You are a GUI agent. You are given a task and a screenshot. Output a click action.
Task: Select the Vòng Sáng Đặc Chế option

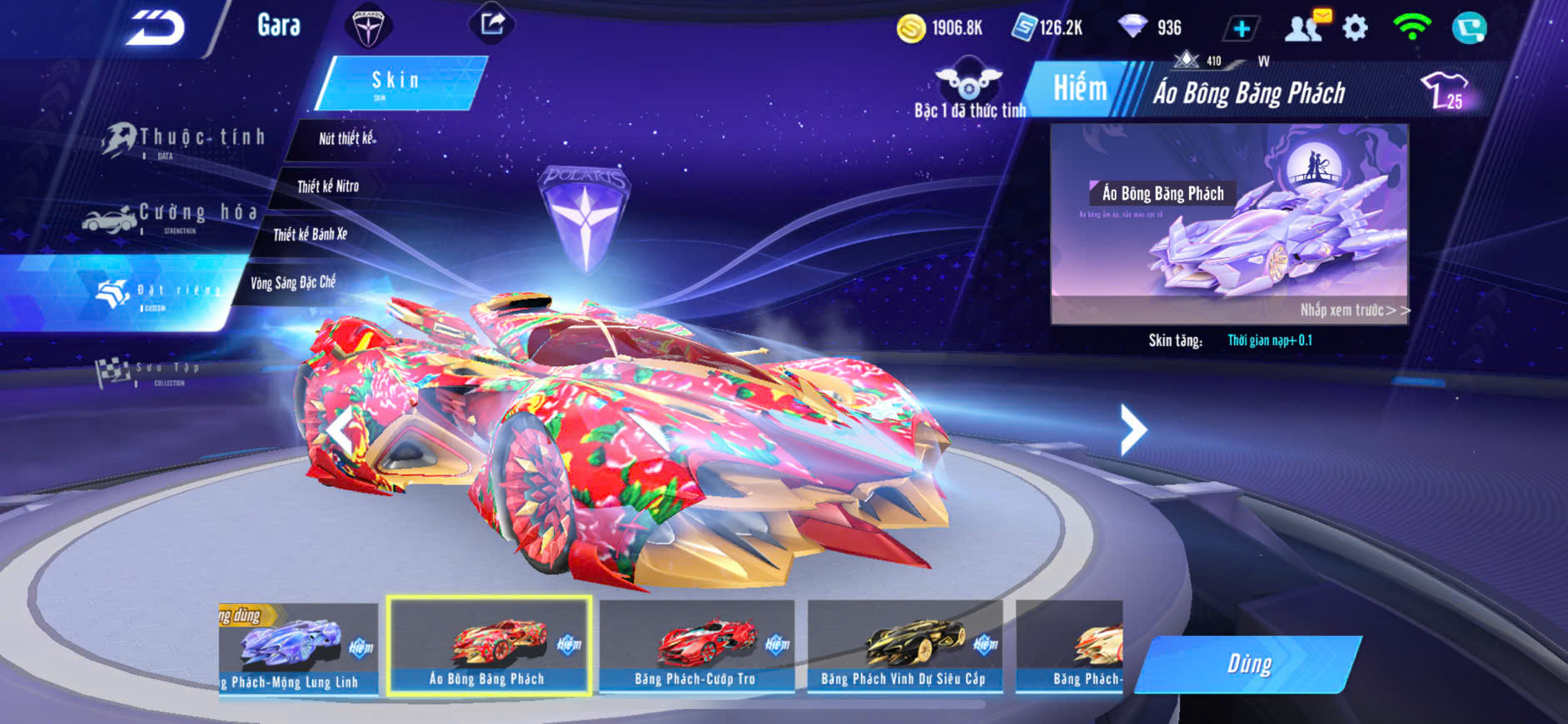(293, 283)
